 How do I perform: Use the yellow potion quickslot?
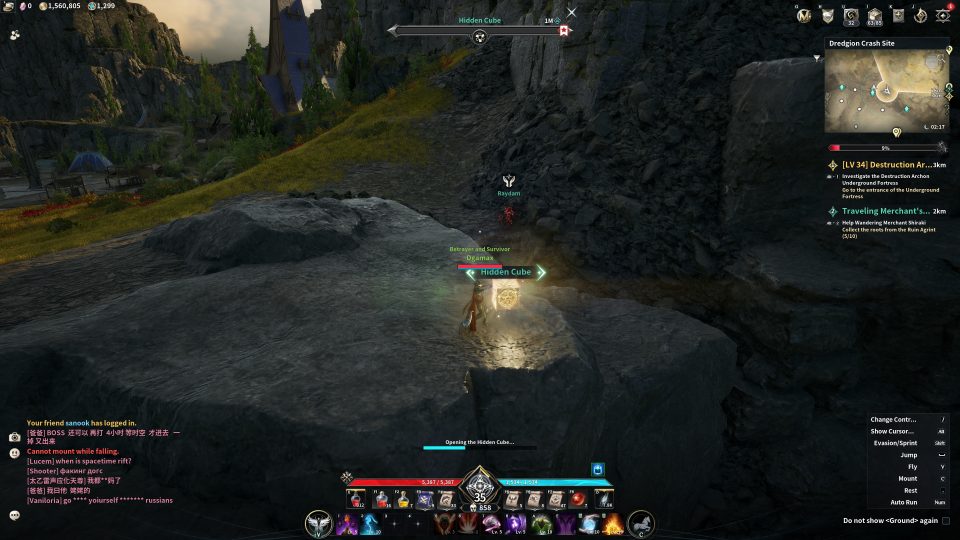[402, 499]
